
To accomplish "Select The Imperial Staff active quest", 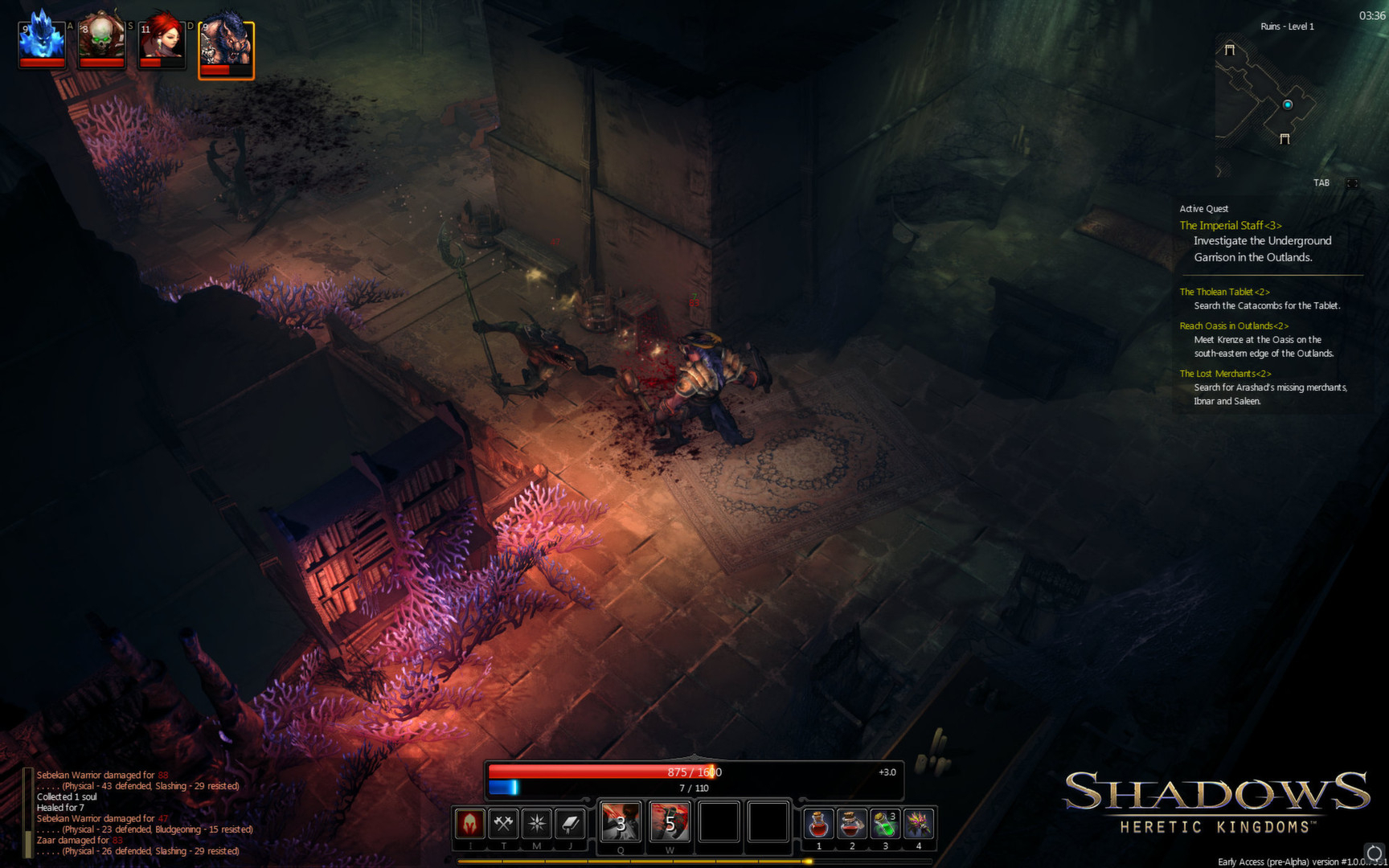I will coord(1230,226).
